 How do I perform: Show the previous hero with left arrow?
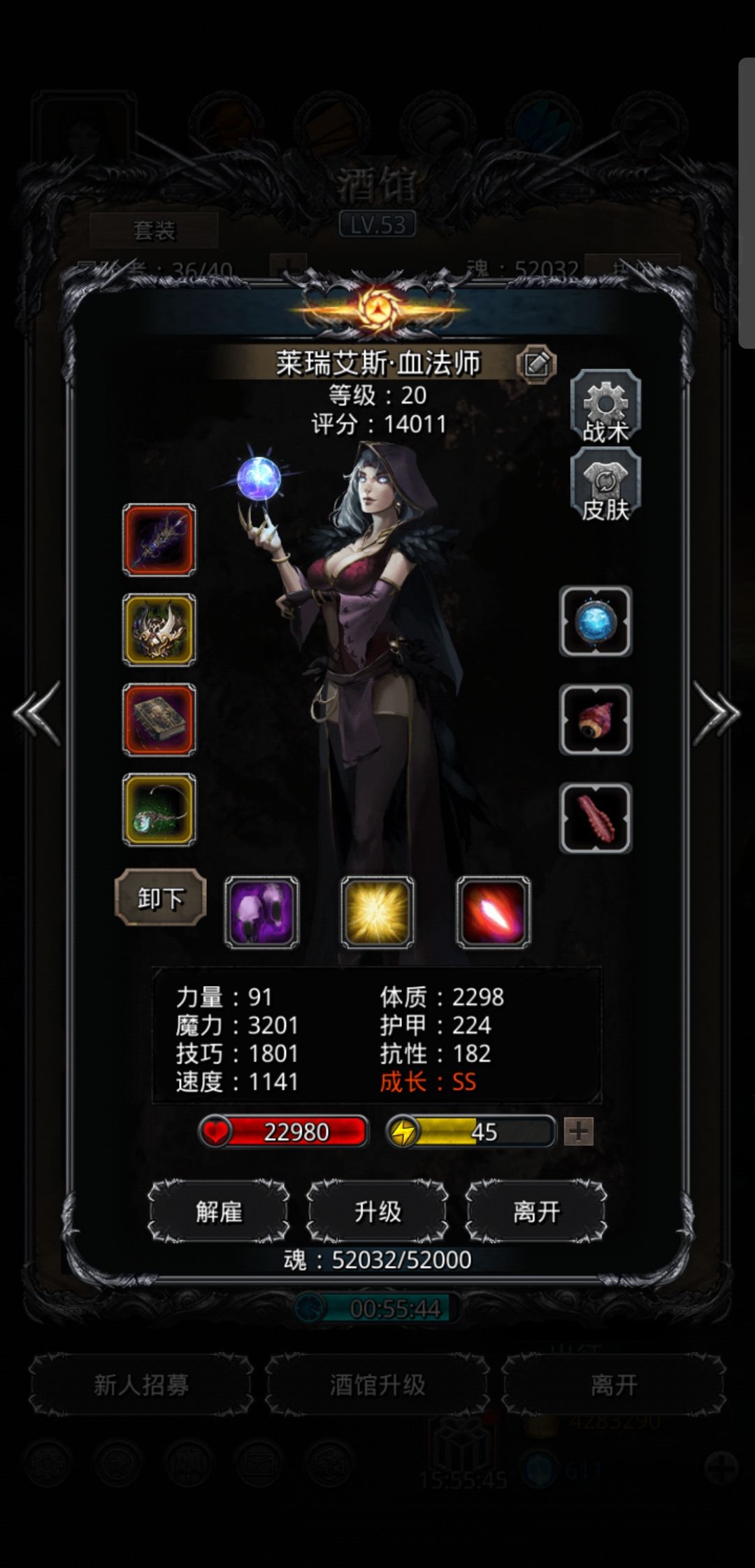pyautogui.click(x=37, y=713)
